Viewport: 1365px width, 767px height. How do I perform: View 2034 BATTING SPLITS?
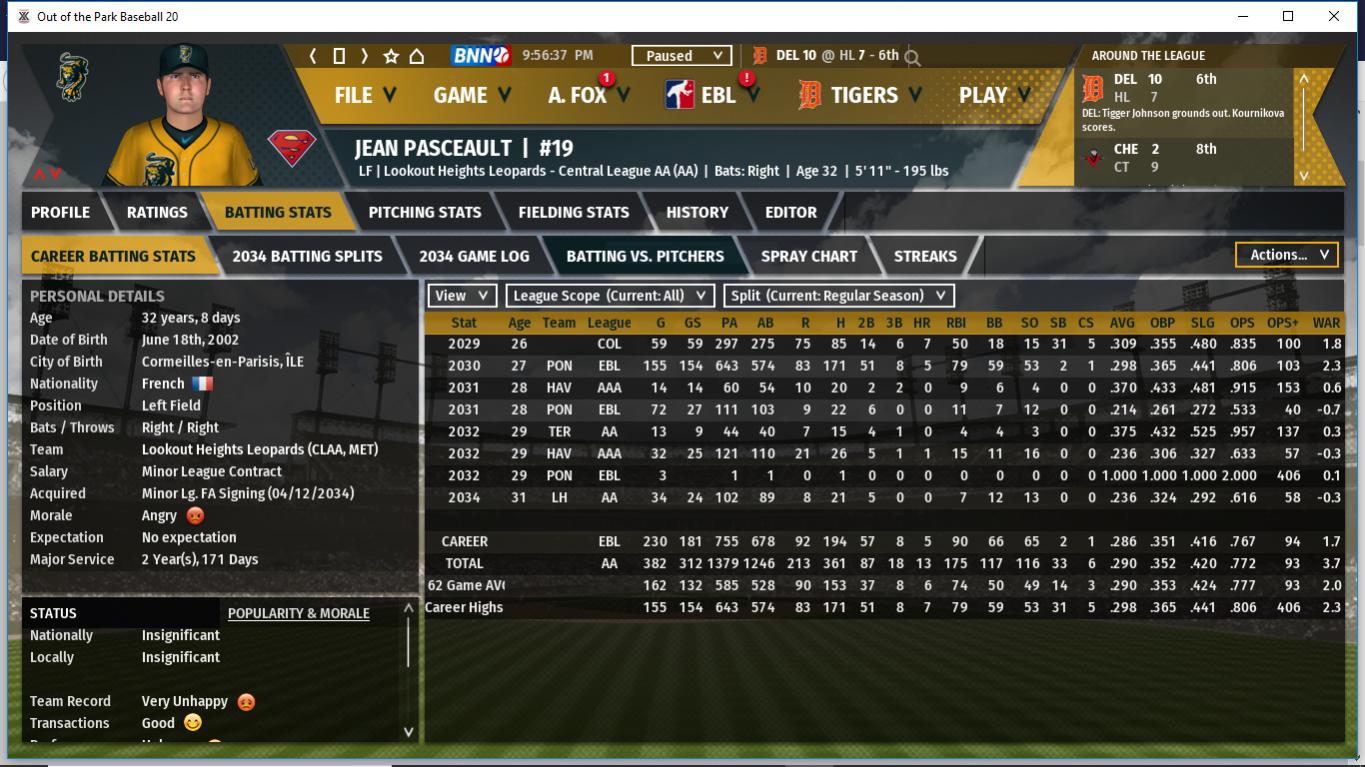[307, 256]
